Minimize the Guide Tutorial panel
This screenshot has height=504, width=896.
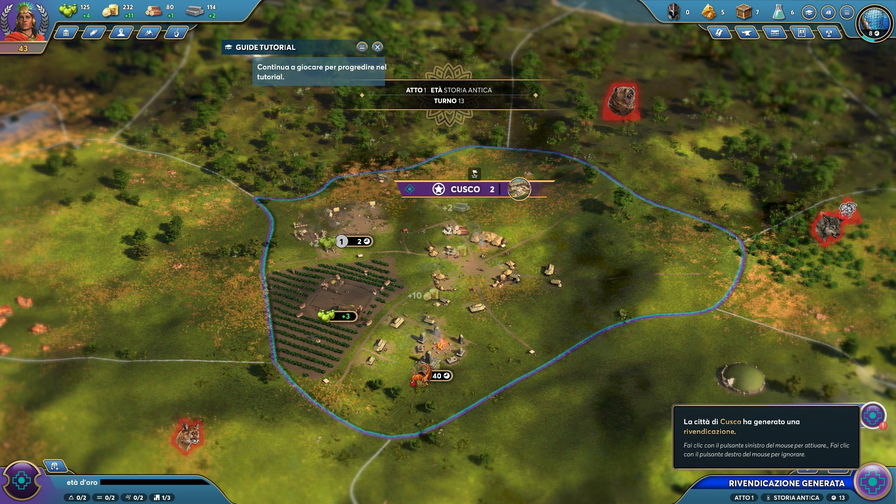361,47
